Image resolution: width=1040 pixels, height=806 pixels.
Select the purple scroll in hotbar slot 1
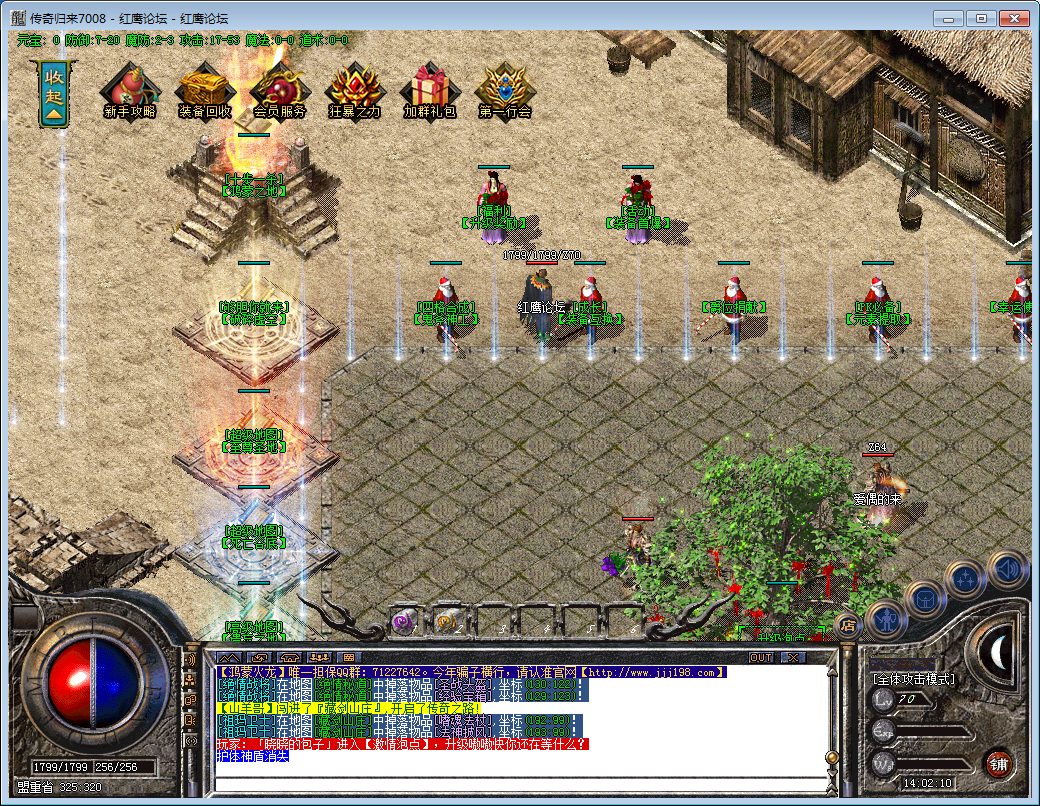coord(403,621)
